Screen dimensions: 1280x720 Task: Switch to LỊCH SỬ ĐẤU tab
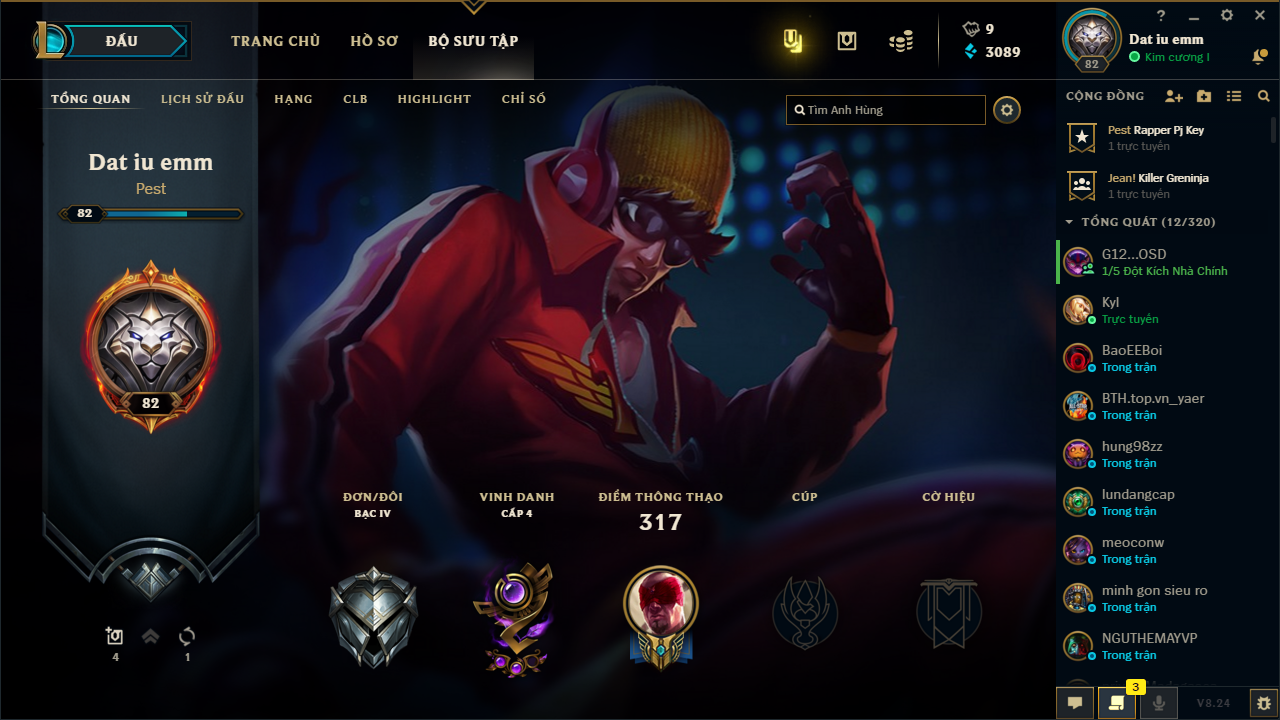pyautogui.click(x=202, y=99)
